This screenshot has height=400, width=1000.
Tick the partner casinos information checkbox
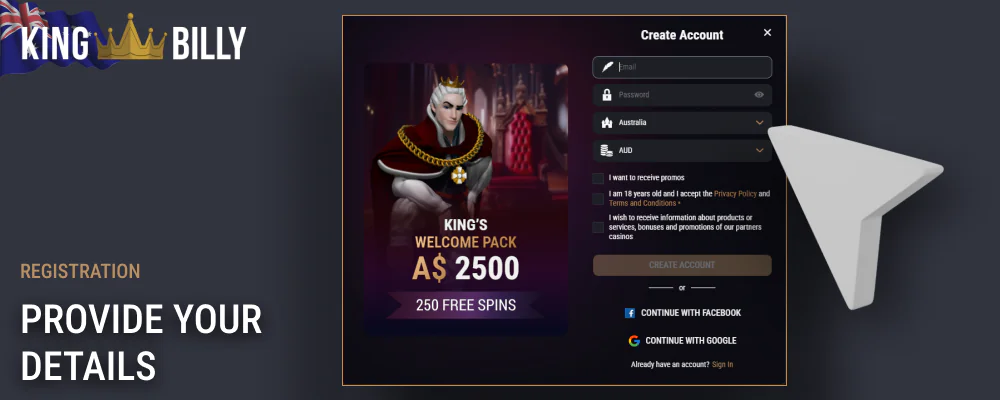[598, 227]
